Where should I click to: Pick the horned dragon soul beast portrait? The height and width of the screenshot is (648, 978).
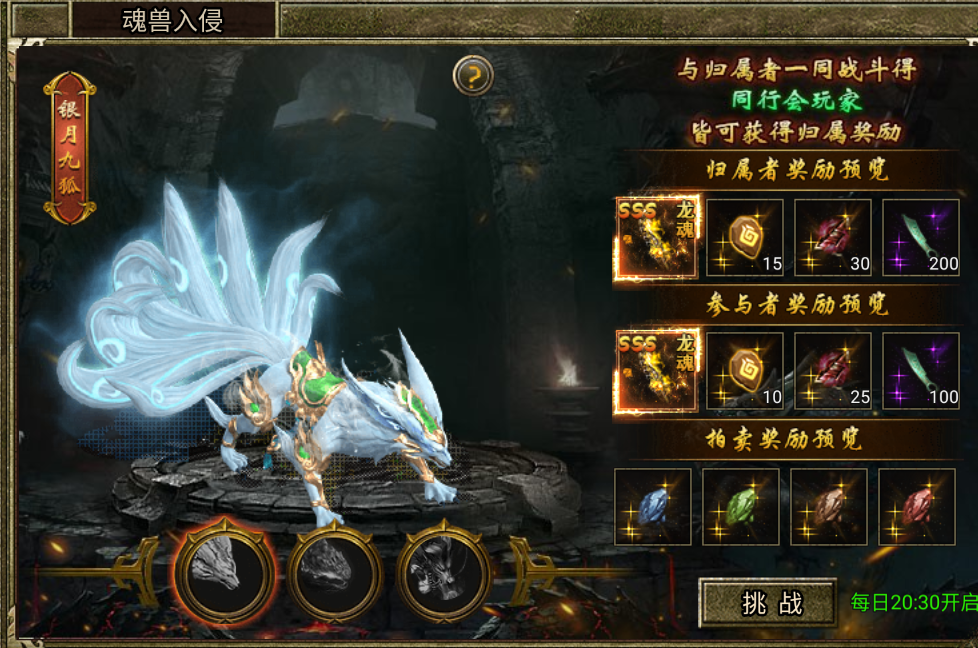pyautogui.click(x=444, y=572)
